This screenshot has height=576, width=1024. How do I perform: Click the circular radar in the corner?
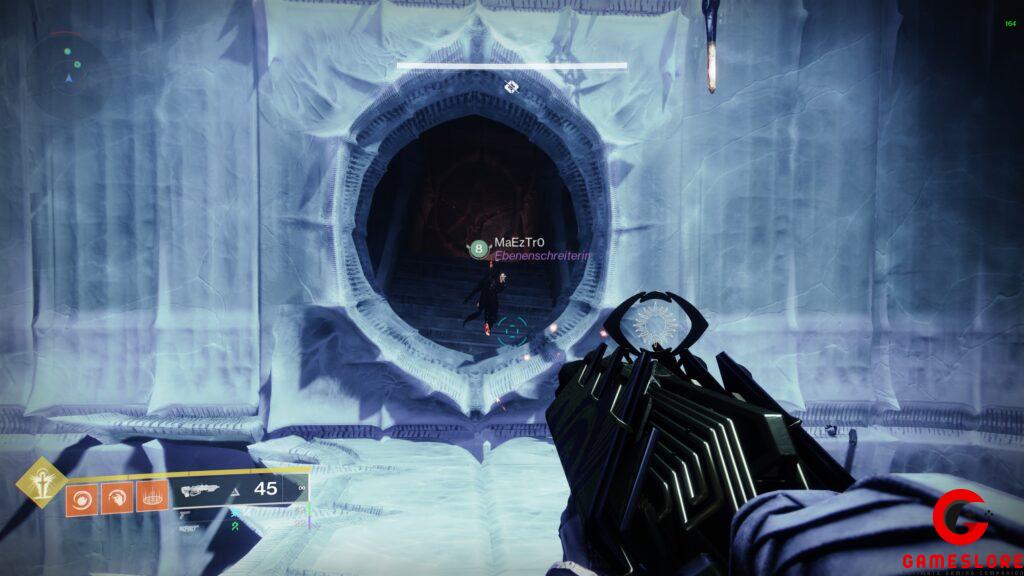[70, 68]
